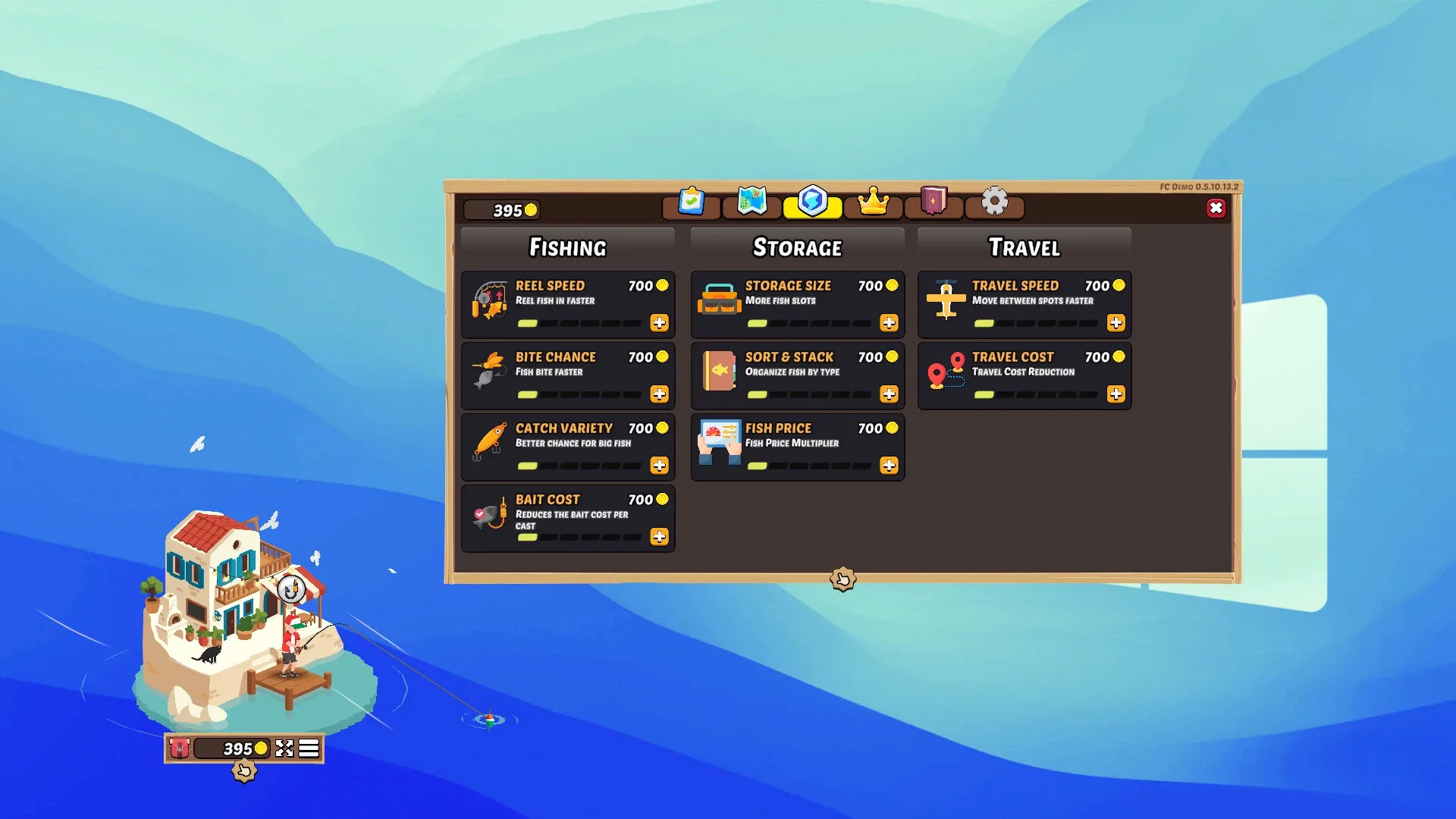1456x819 pixels.
Task: Click the red backpack inventory icon
Action: 180,749
